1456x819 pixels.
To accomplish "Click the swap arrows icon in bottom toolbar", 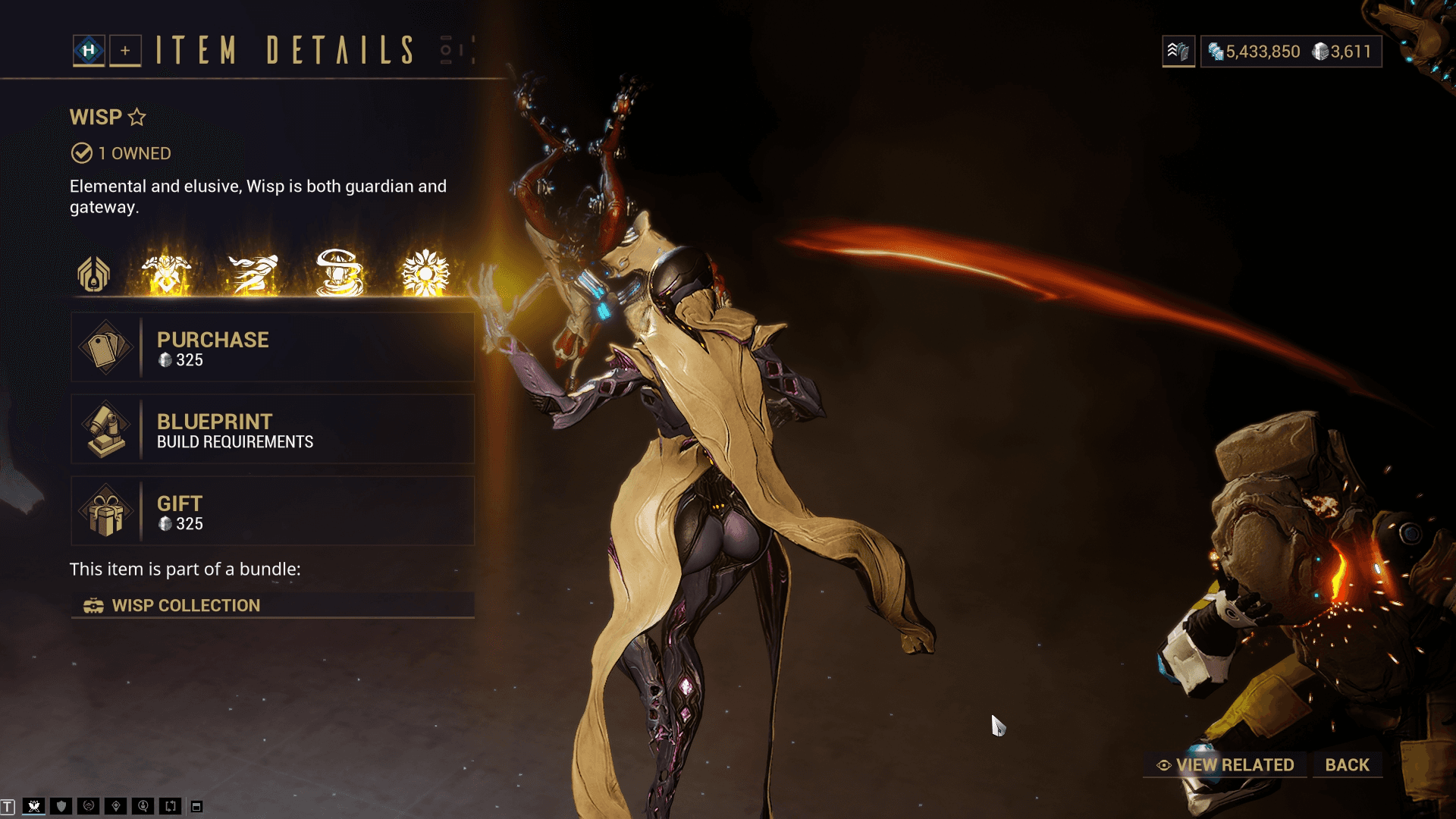I will coord(171,806).
